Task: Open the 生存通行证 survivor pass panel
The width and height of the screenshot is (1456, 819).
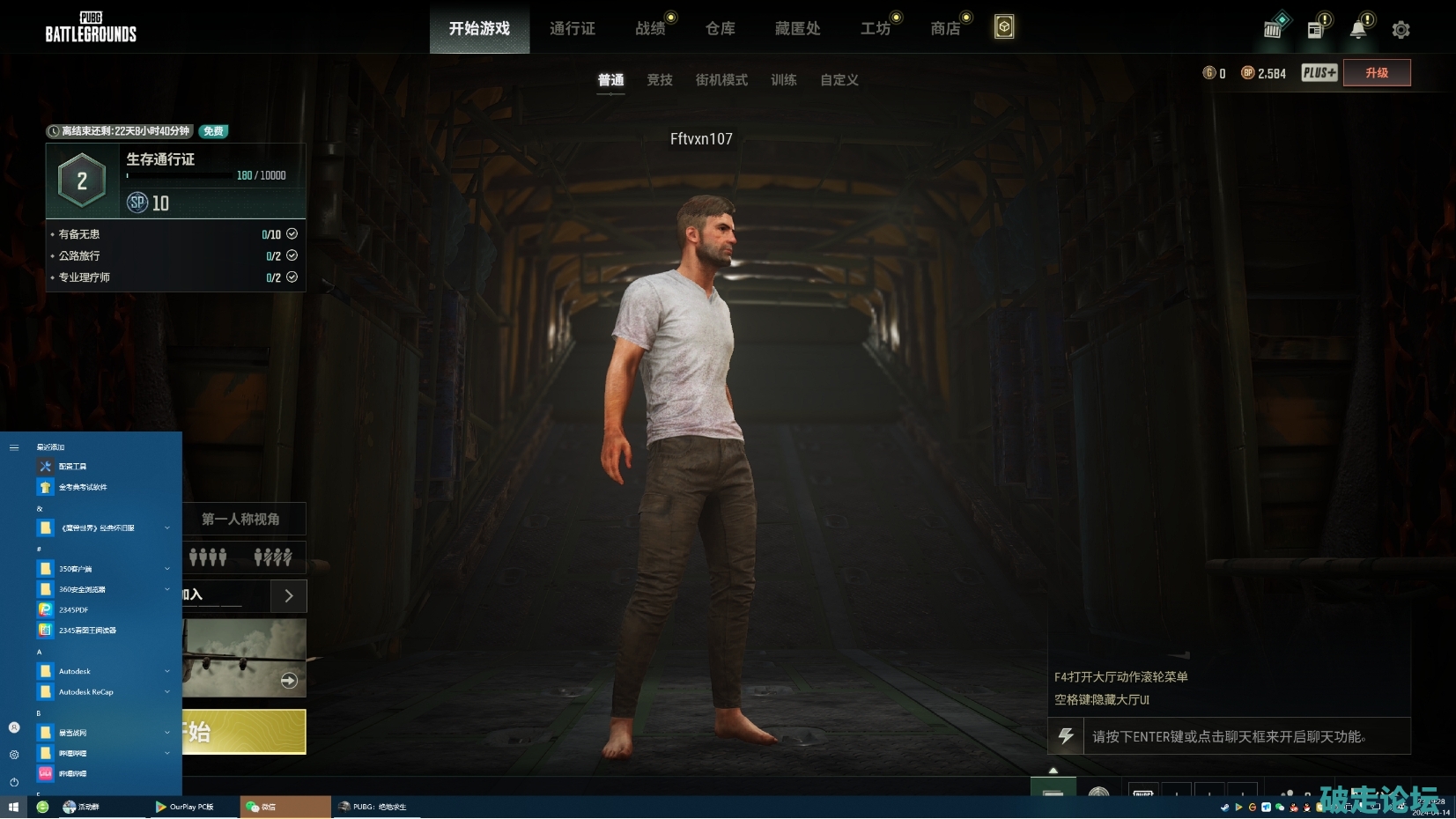Action: [x=176, y=181]
